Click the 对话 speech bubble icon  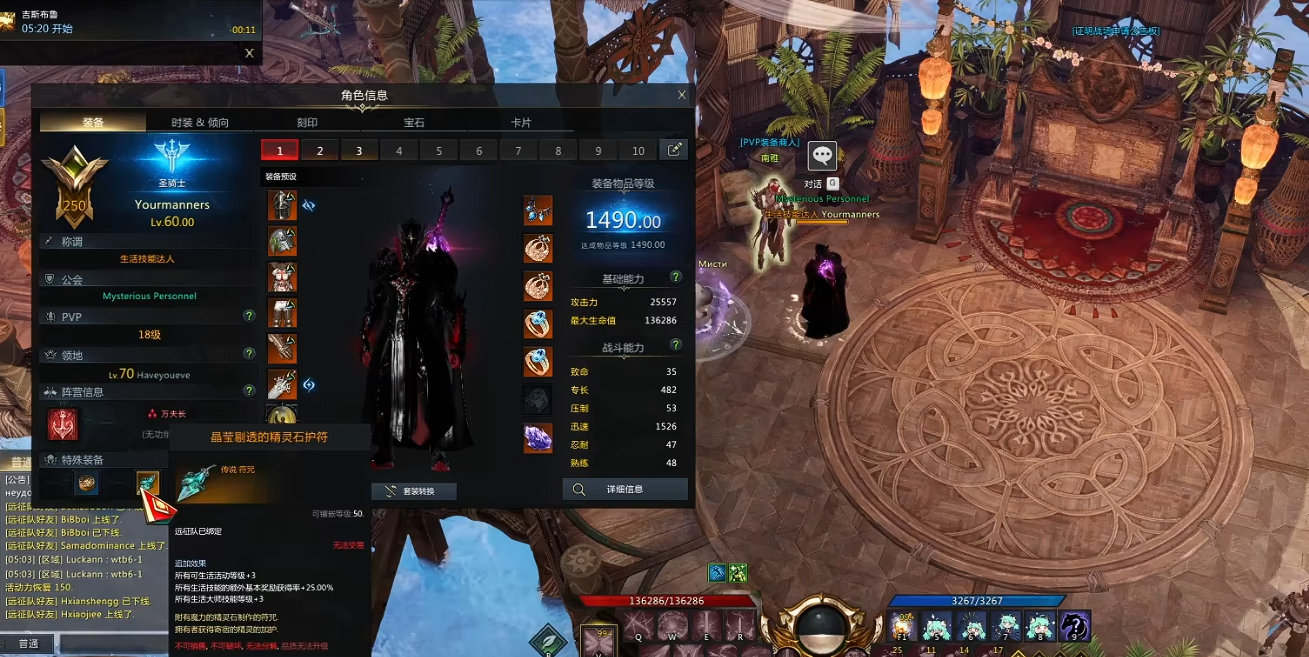pyautogui.click(x=822, y=155)
